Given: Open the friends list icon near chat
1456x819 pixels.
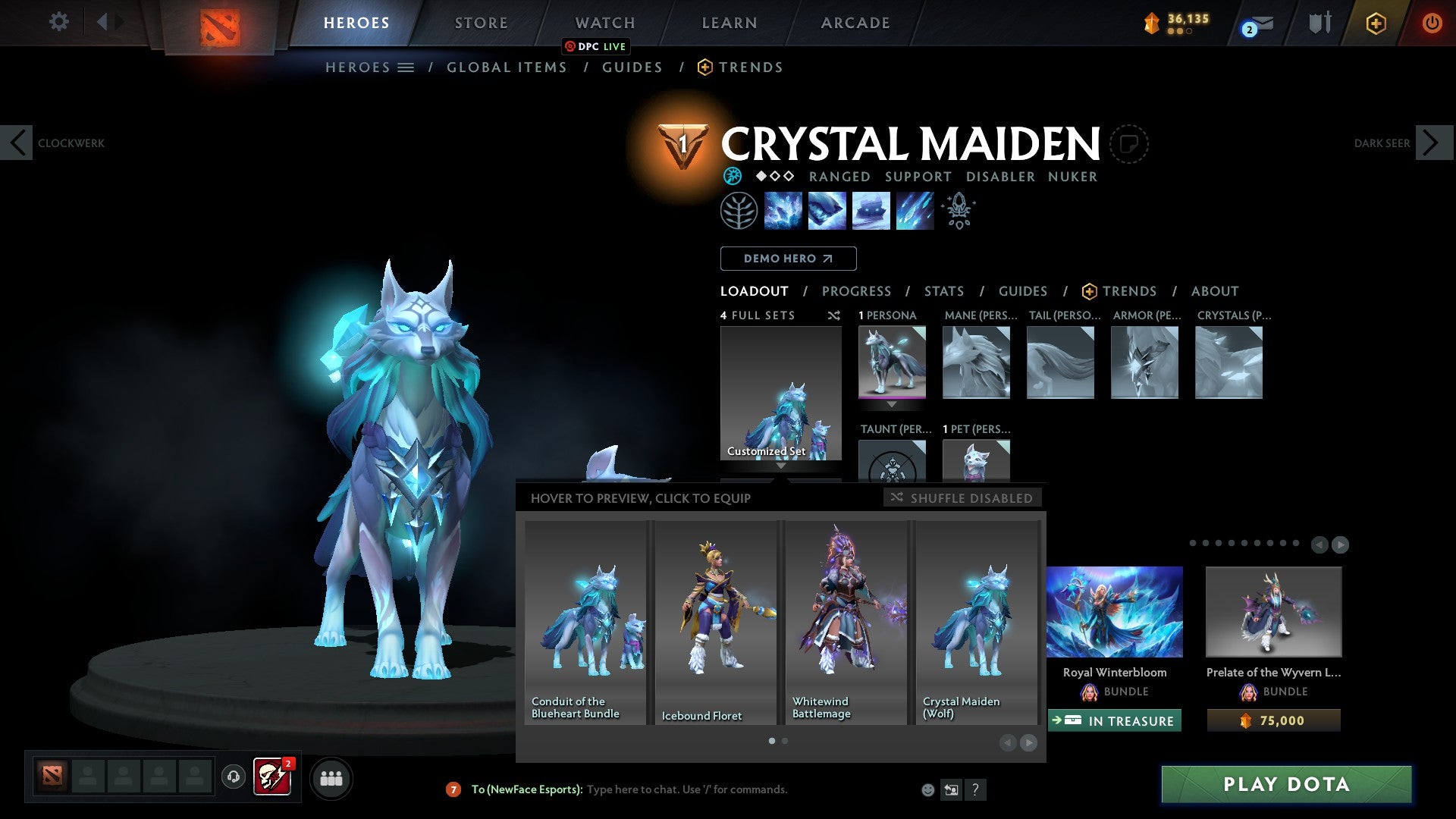Looking at the screenshot, I should point(331,777).
